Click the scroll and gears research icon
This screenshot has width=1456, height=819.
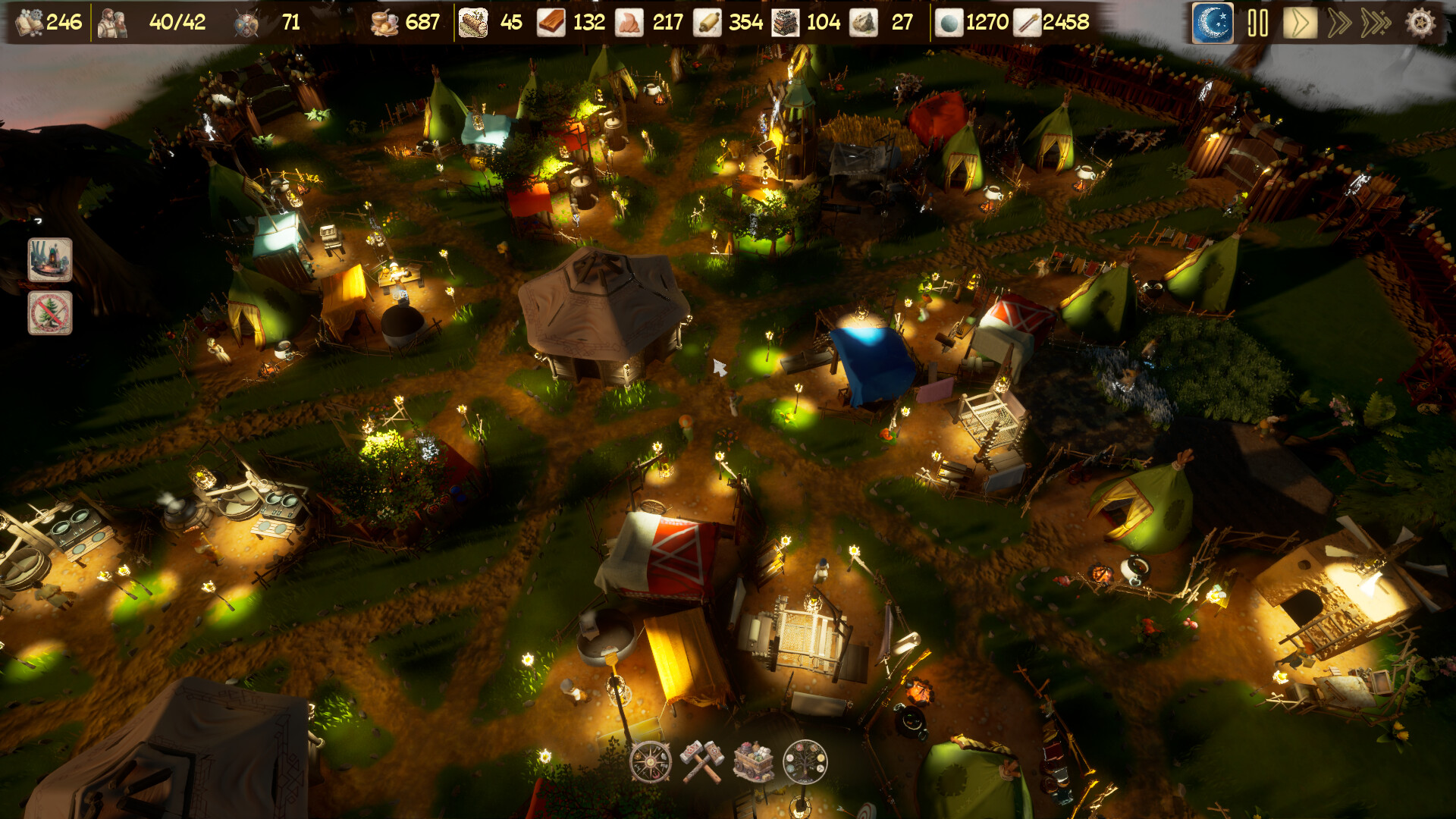click(x=30, y=23)
